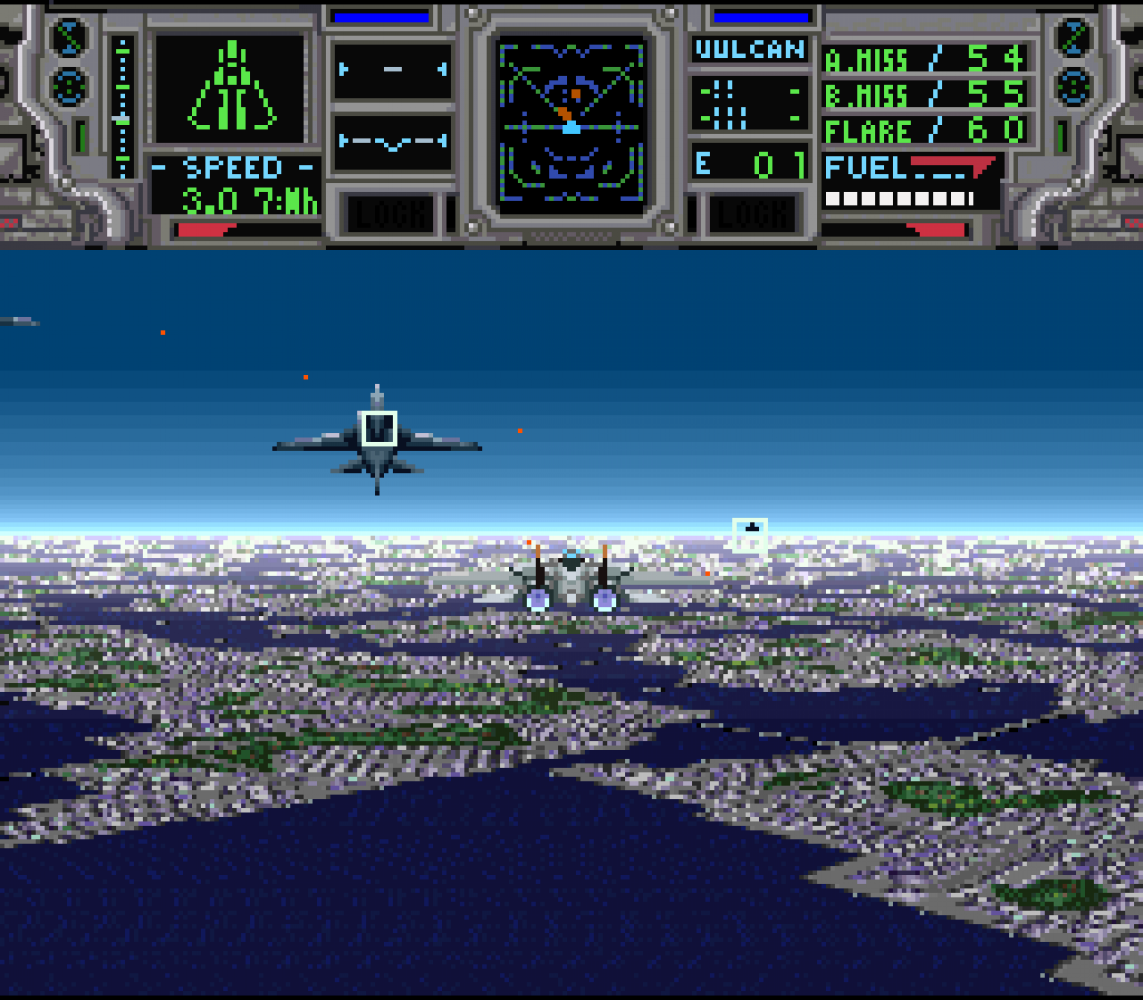This screenshot has width=1143, height=1000.
Task: Select the FLARE countermeasure entry
Action: click(x=924, y=130)
